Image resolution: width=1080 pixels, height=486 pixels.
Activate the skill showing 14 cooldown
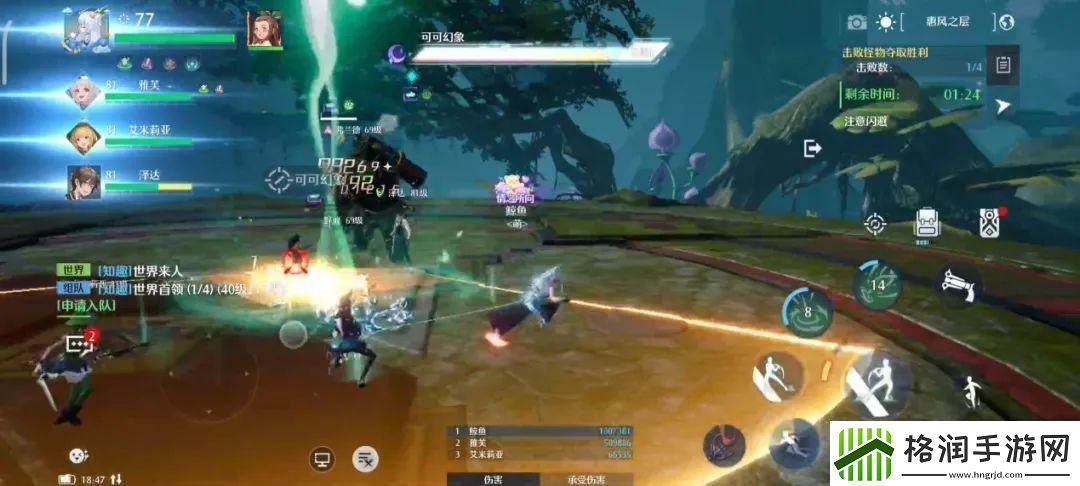[x=878, y=284]
